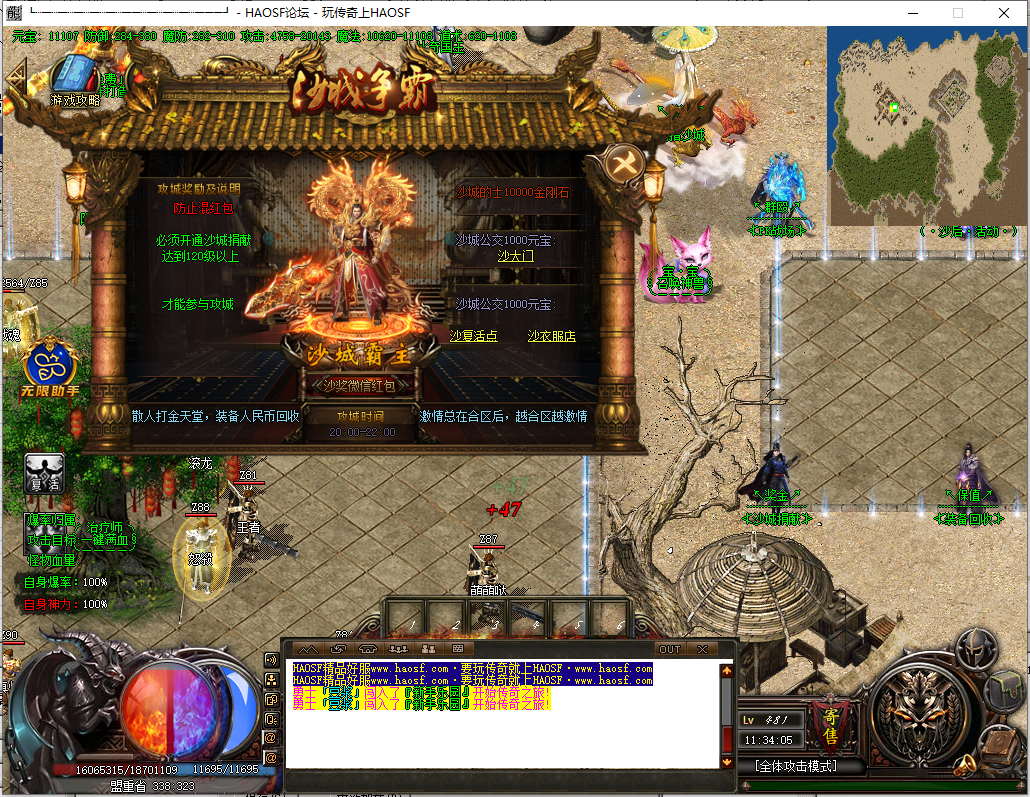Close the 沙城争霸 panel with the X button

(624, 163)
